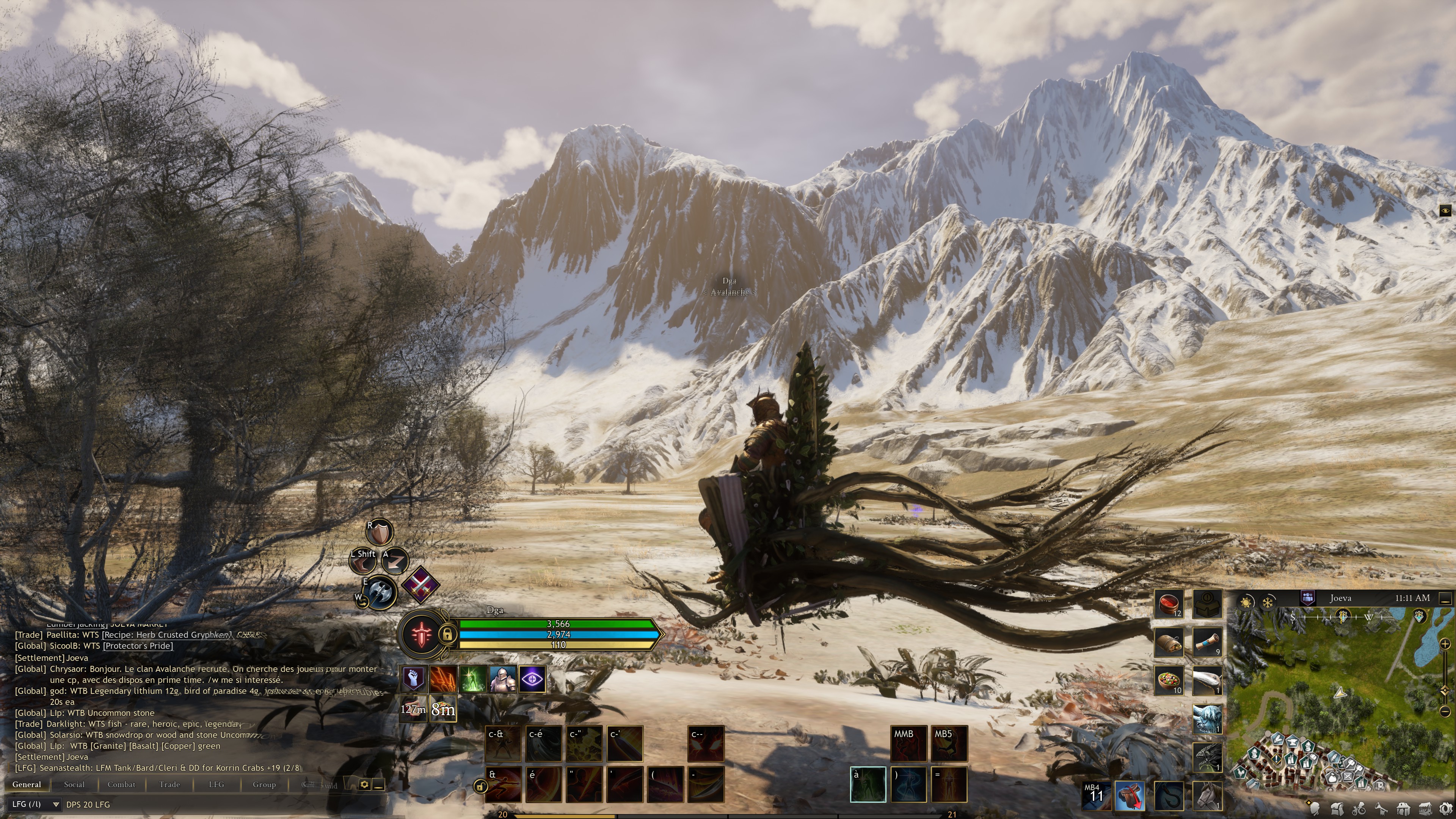The height and width of the screenshot is (819, 1456).
Task: Open the Combat chat tab
Action: click(121, 784)
